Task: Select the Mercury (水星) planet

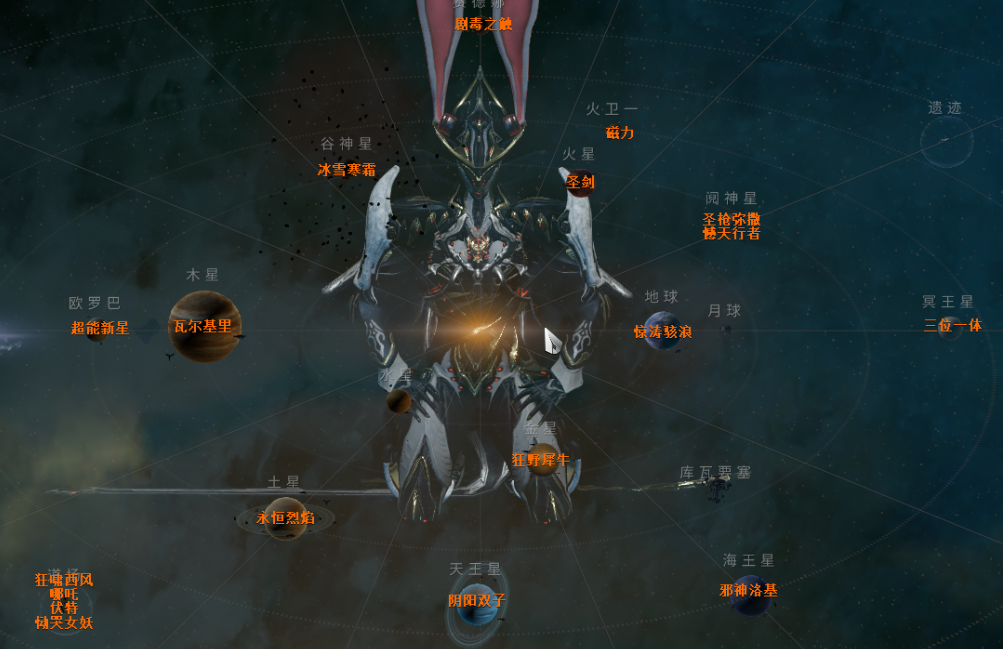Action: pyautogui.click(x=399, y=401)
